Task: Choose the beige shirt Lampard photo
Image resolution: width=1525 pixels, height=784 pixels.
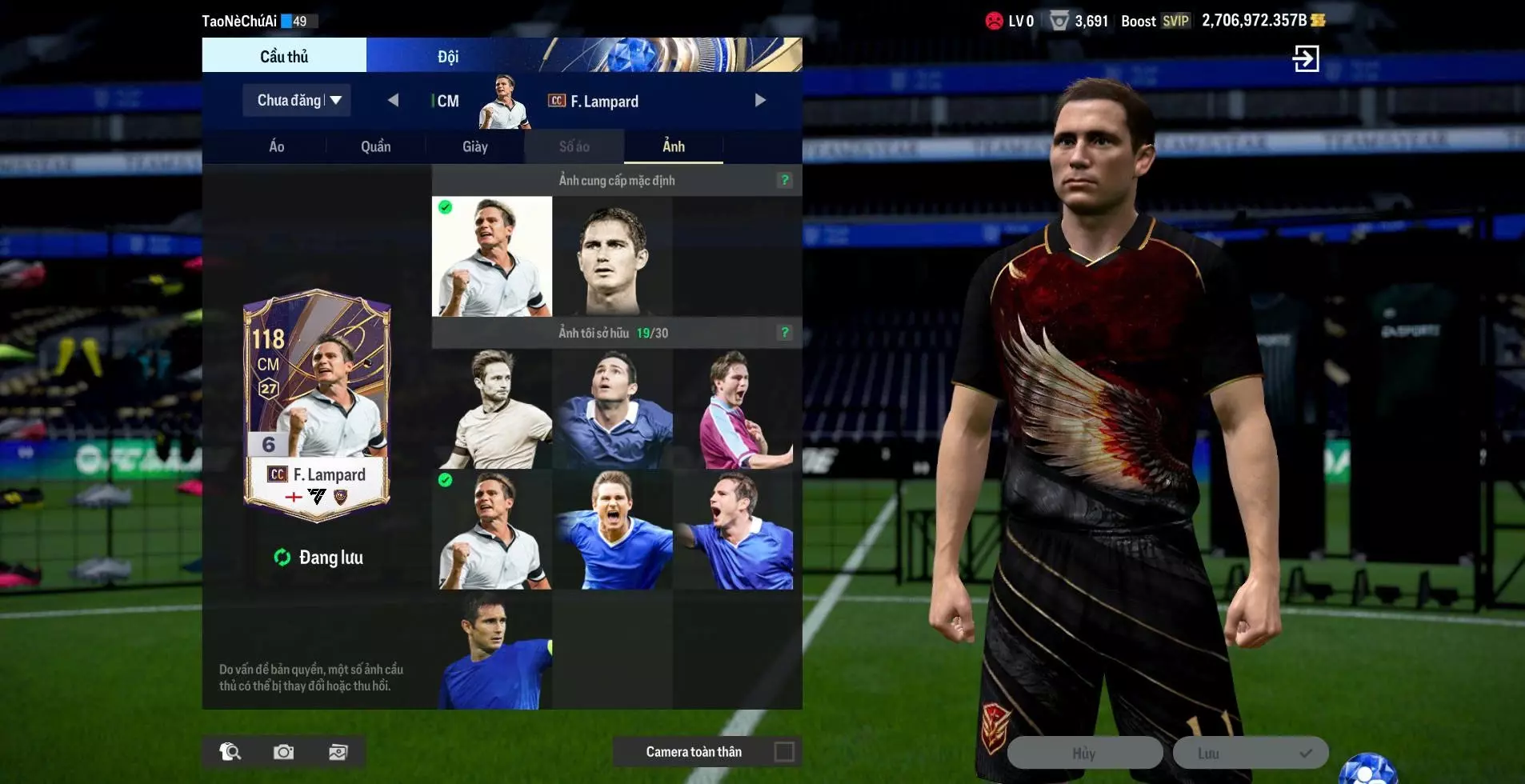Action: pyautogui.click(x=492, y=410)
